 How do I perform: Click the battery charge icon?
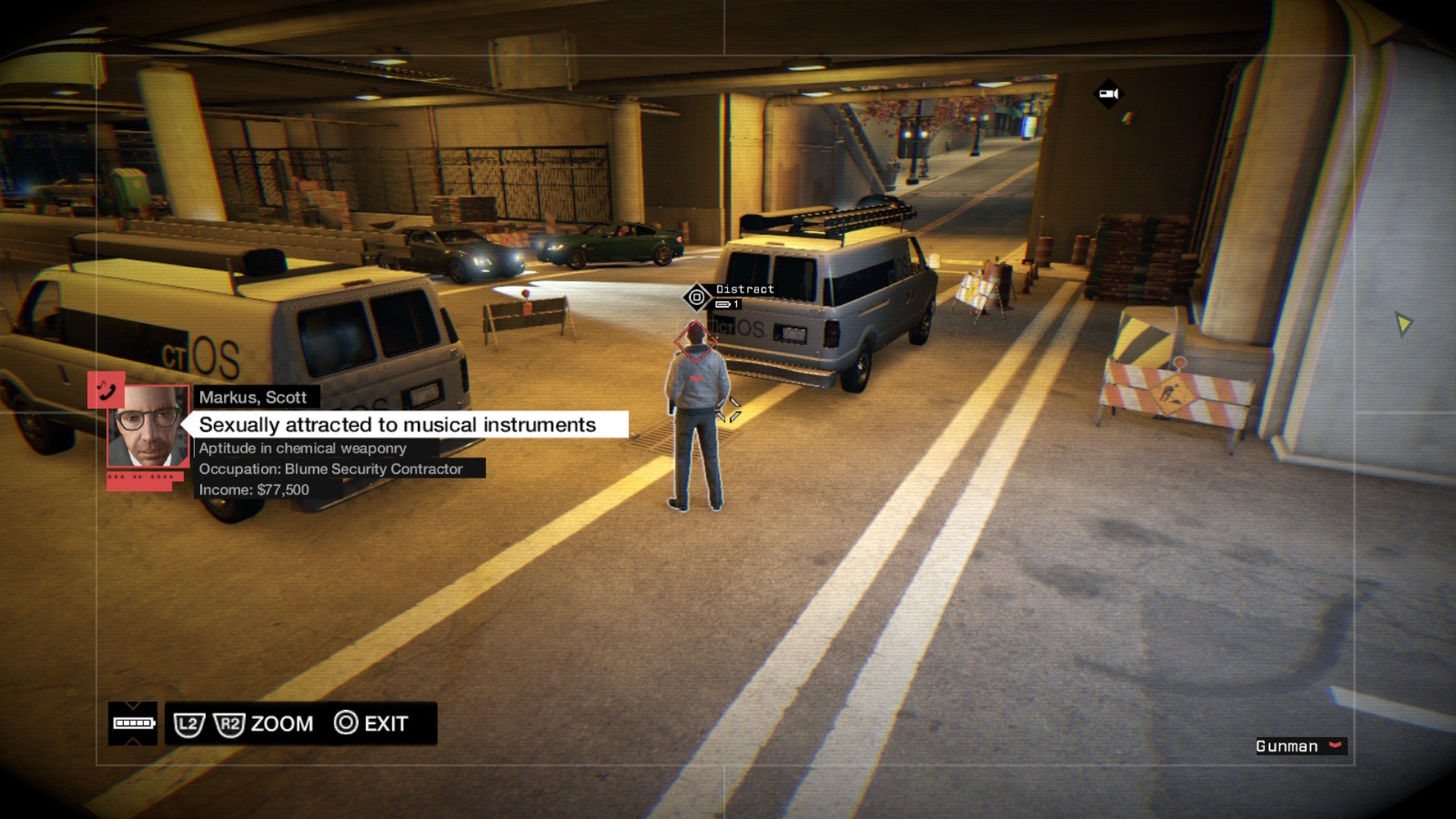point(133,723)
